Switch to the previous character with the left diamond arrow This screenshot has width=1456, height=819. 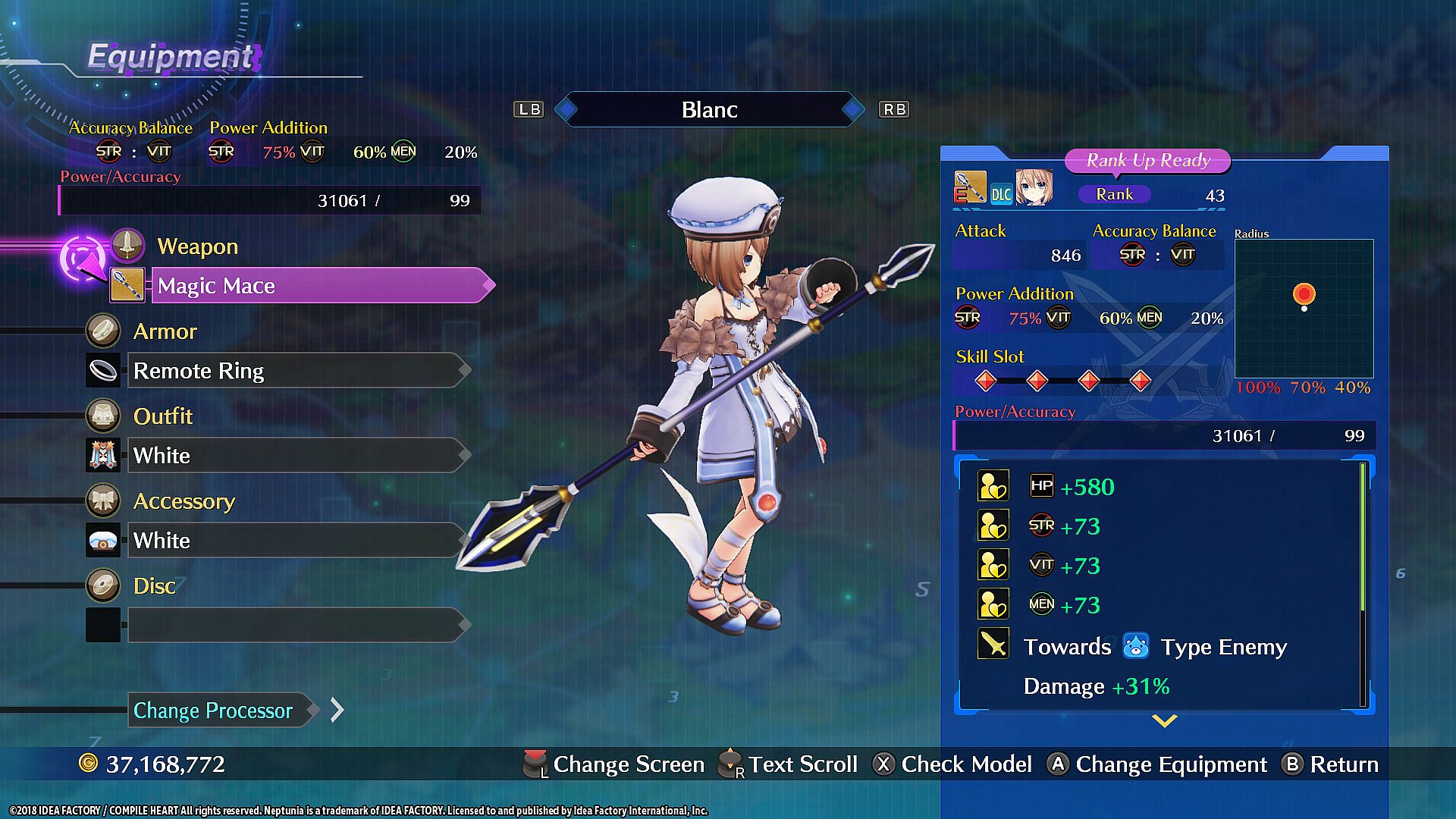click(566, 110)
